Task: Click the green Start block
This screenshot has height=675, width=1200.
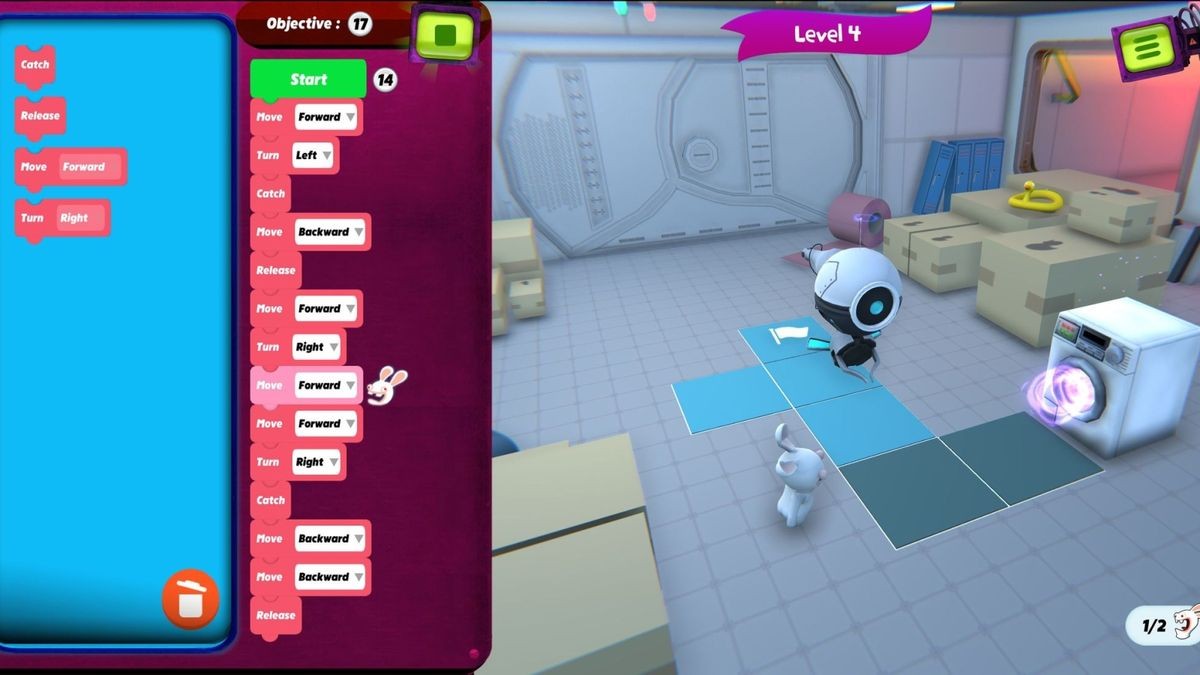Action: (308, 80)
